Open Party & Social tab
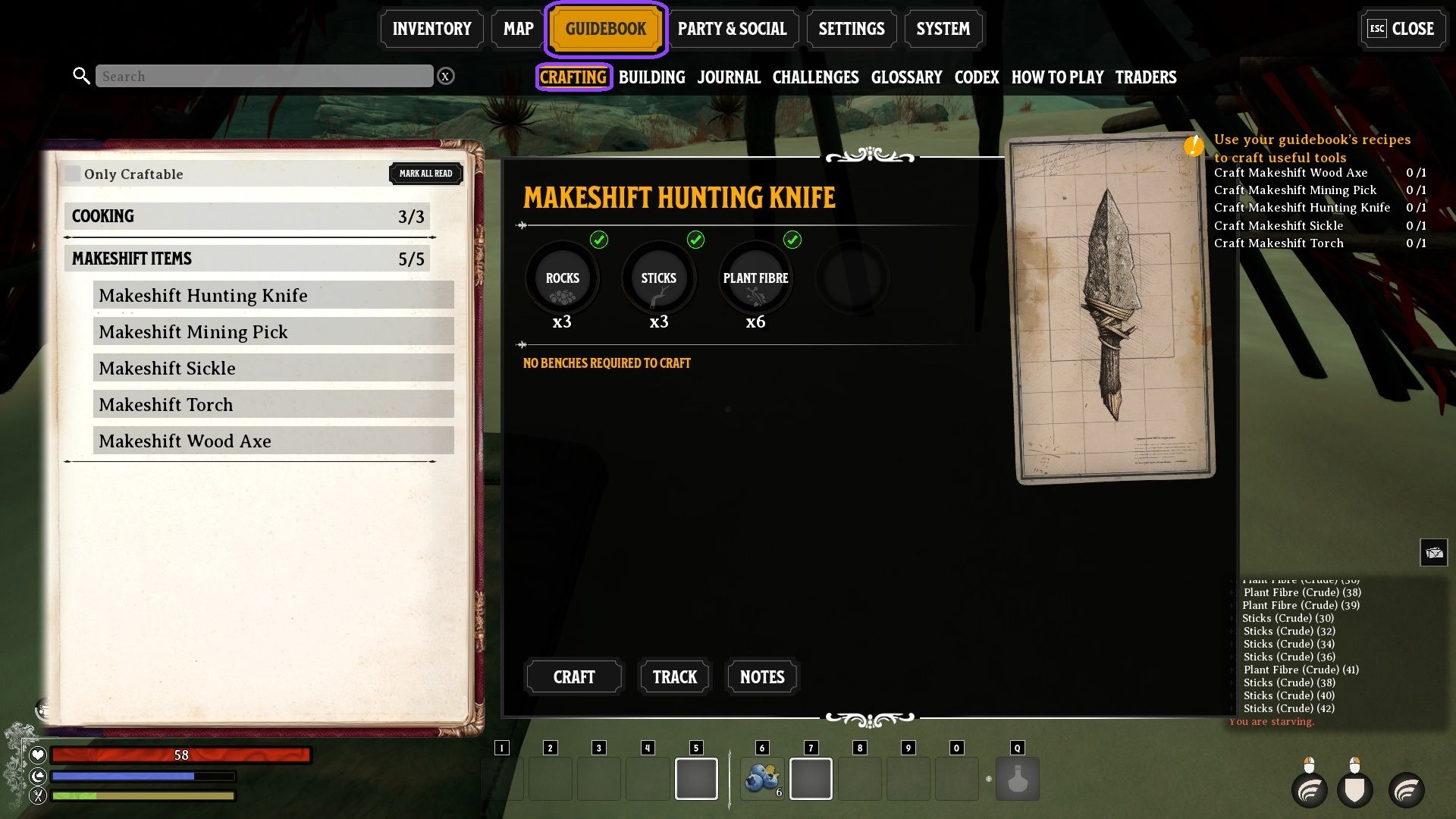The width and height of the screenshot is (1456, 819). (x=732, y=29)
